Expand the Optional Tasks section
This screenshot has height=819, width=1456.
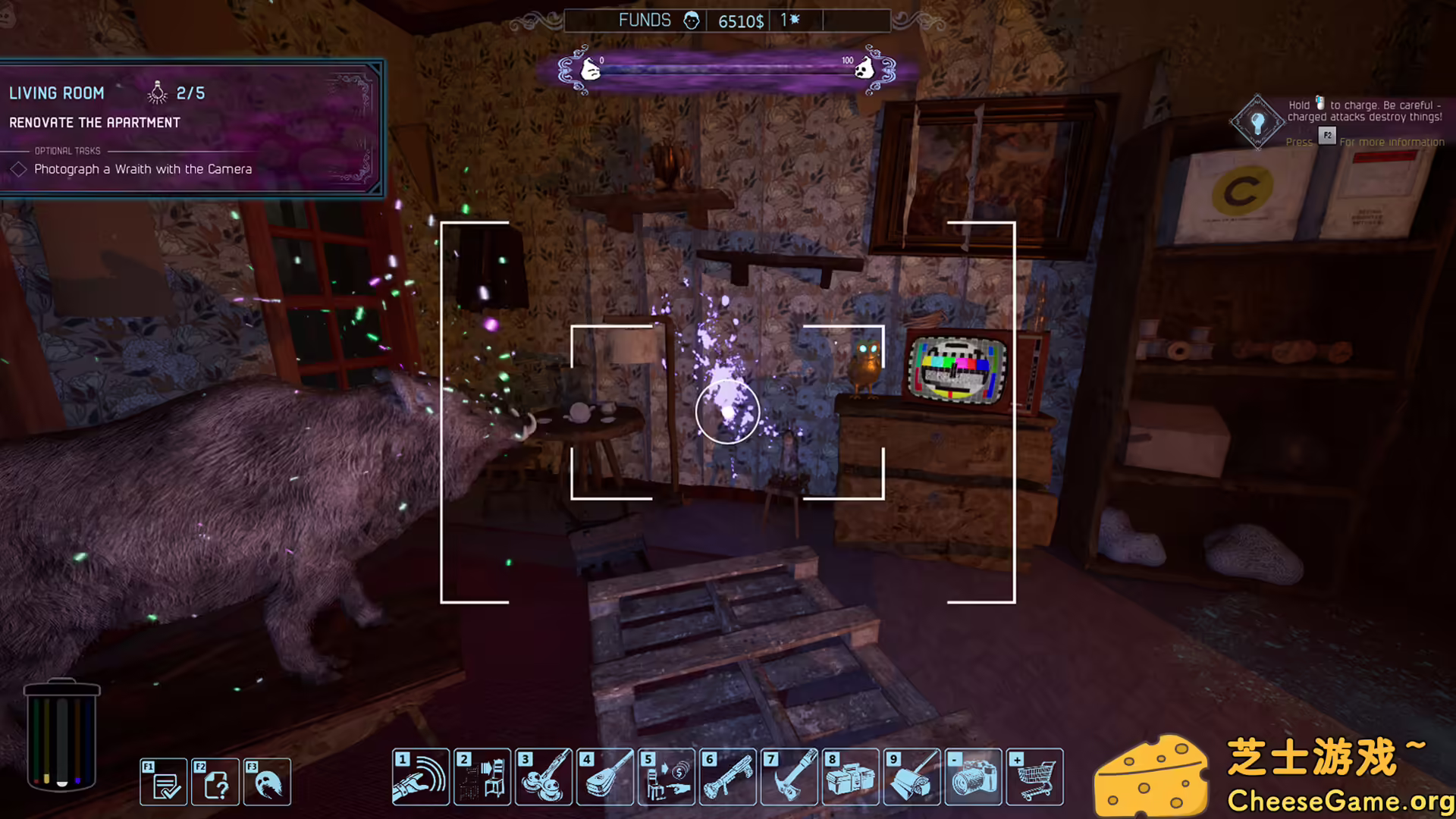pos(66,150)
